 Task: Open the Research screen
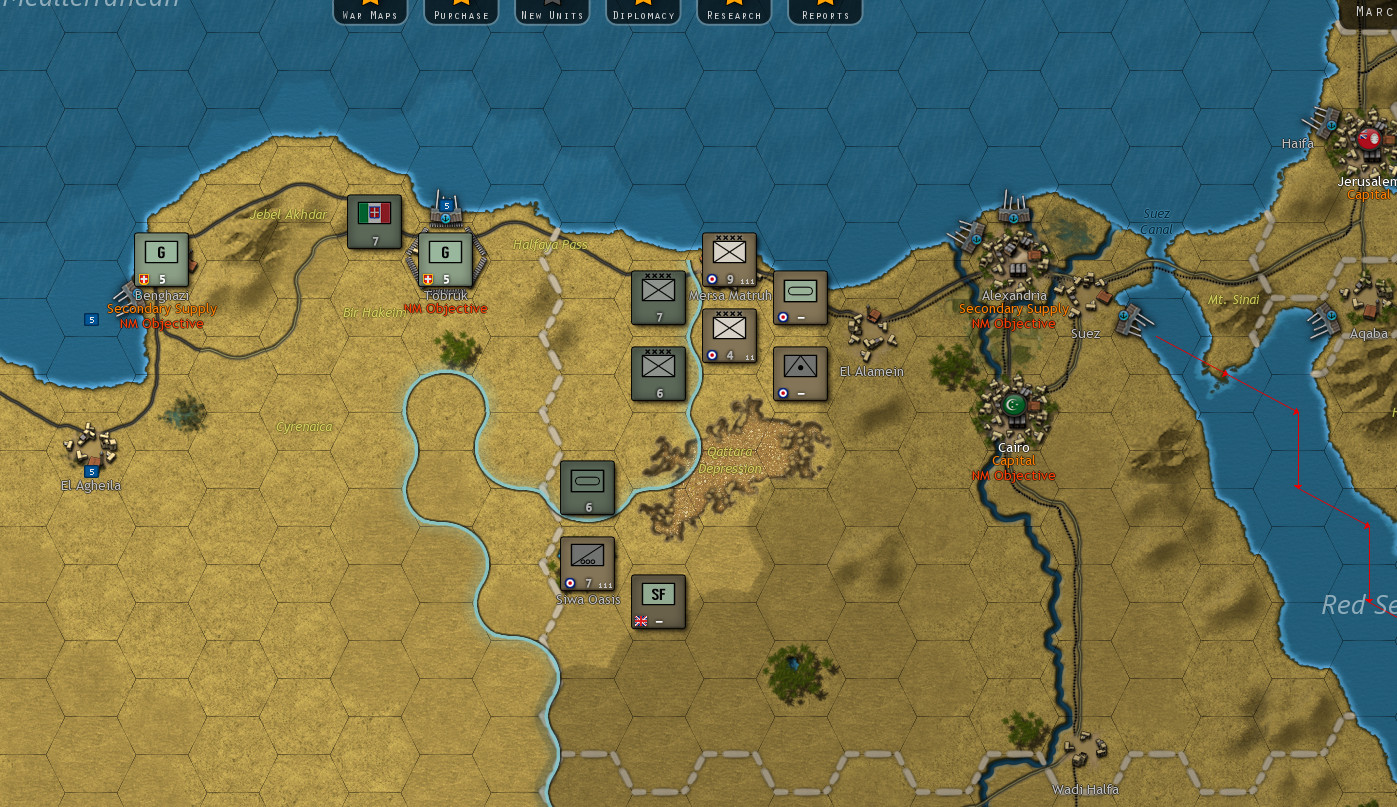pyautogui.click(x=733, y=12)
